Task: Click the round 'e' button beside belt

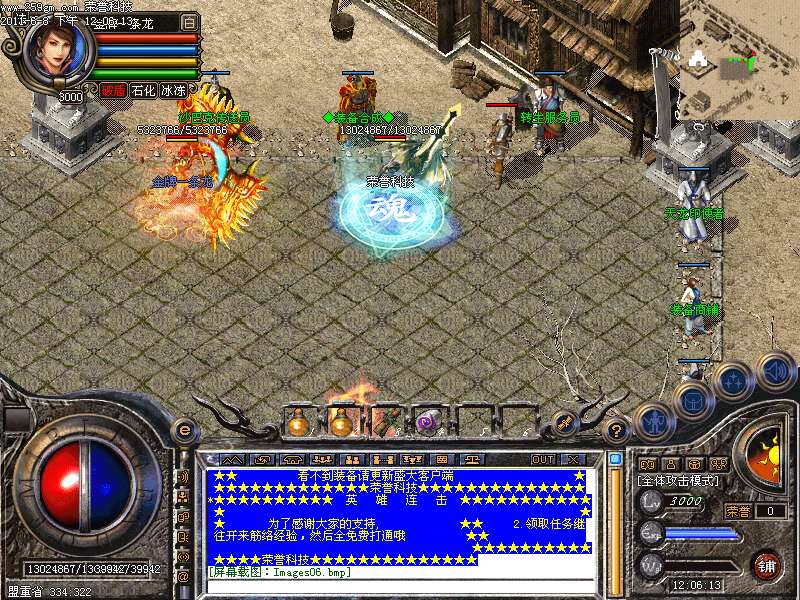Action: click(183, 431)
